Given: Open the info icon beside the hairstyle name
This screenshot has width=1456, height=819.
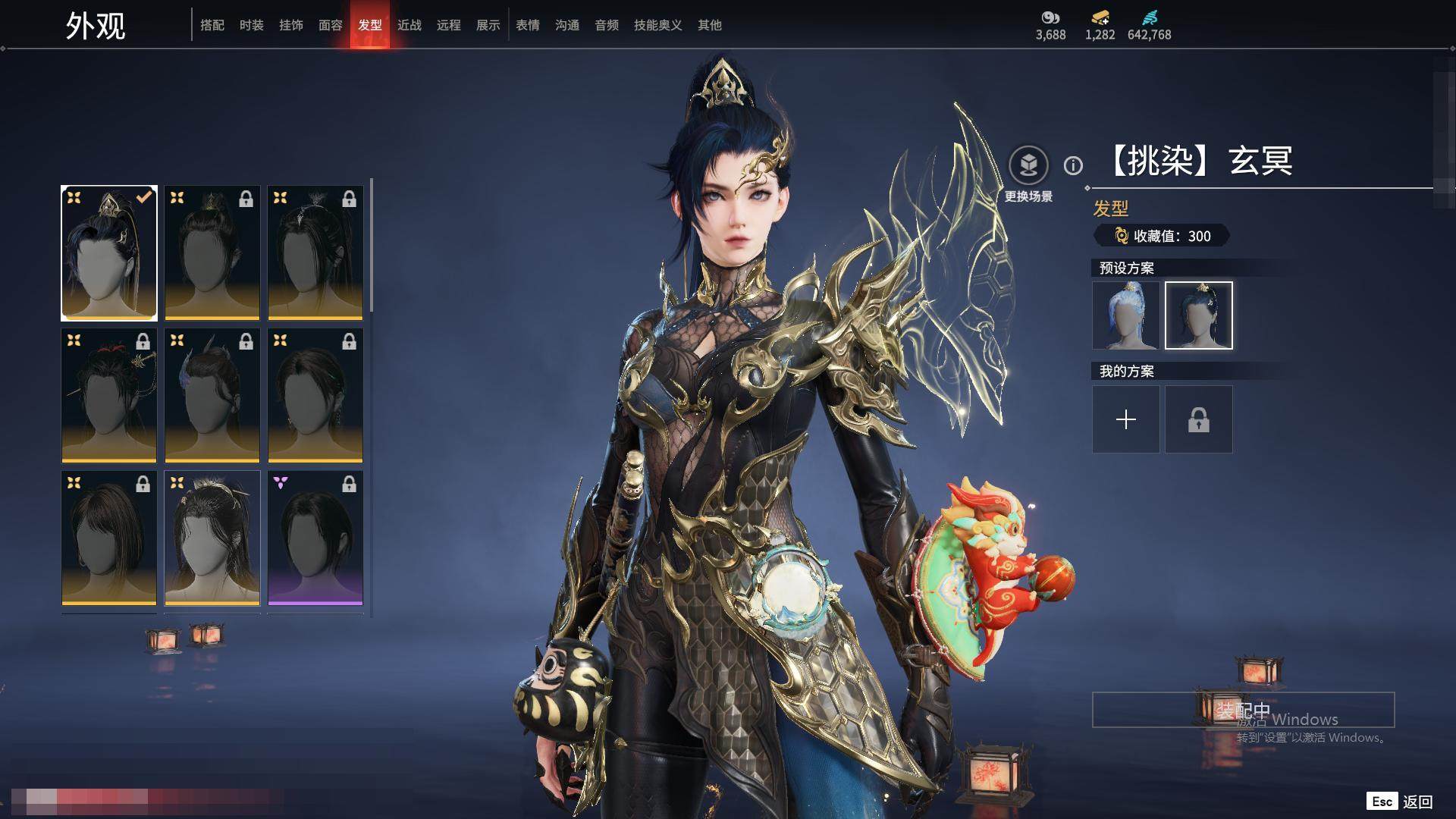Looking at the screenshot, I should click(x=1073, y=165).
